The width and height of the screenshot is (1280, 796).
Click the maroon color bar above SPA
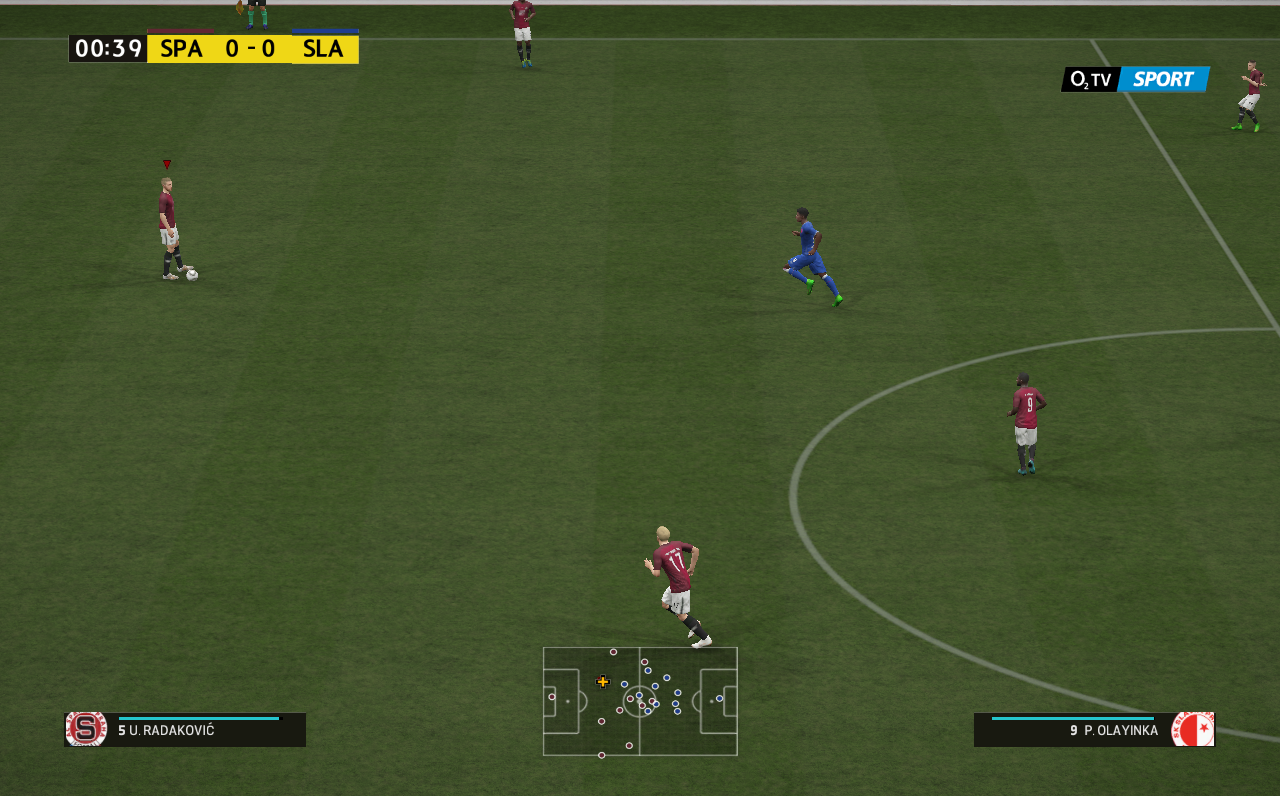coord(180,29)
